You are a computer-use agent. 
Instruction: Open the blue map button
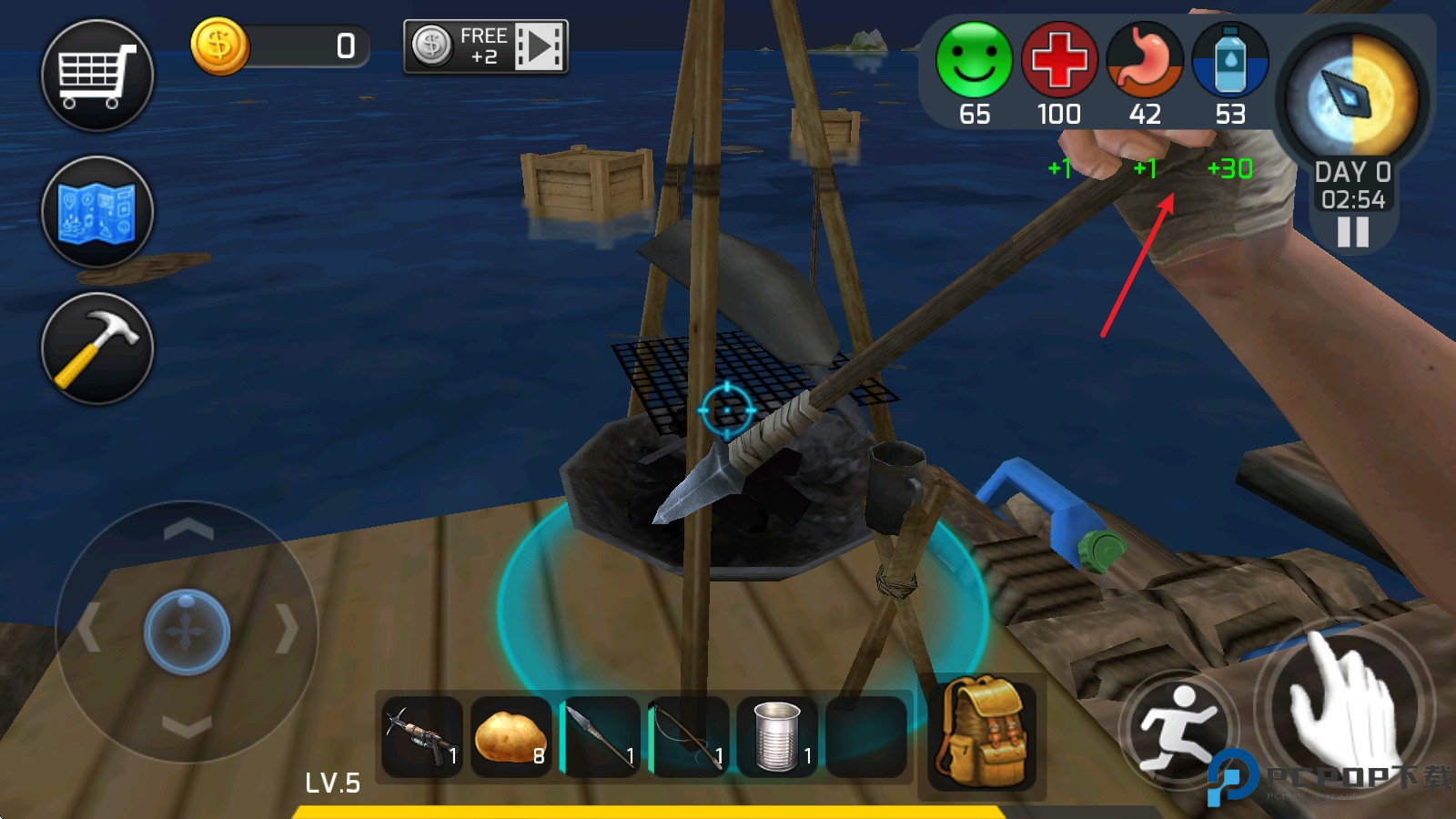click(x=97, y=212)
